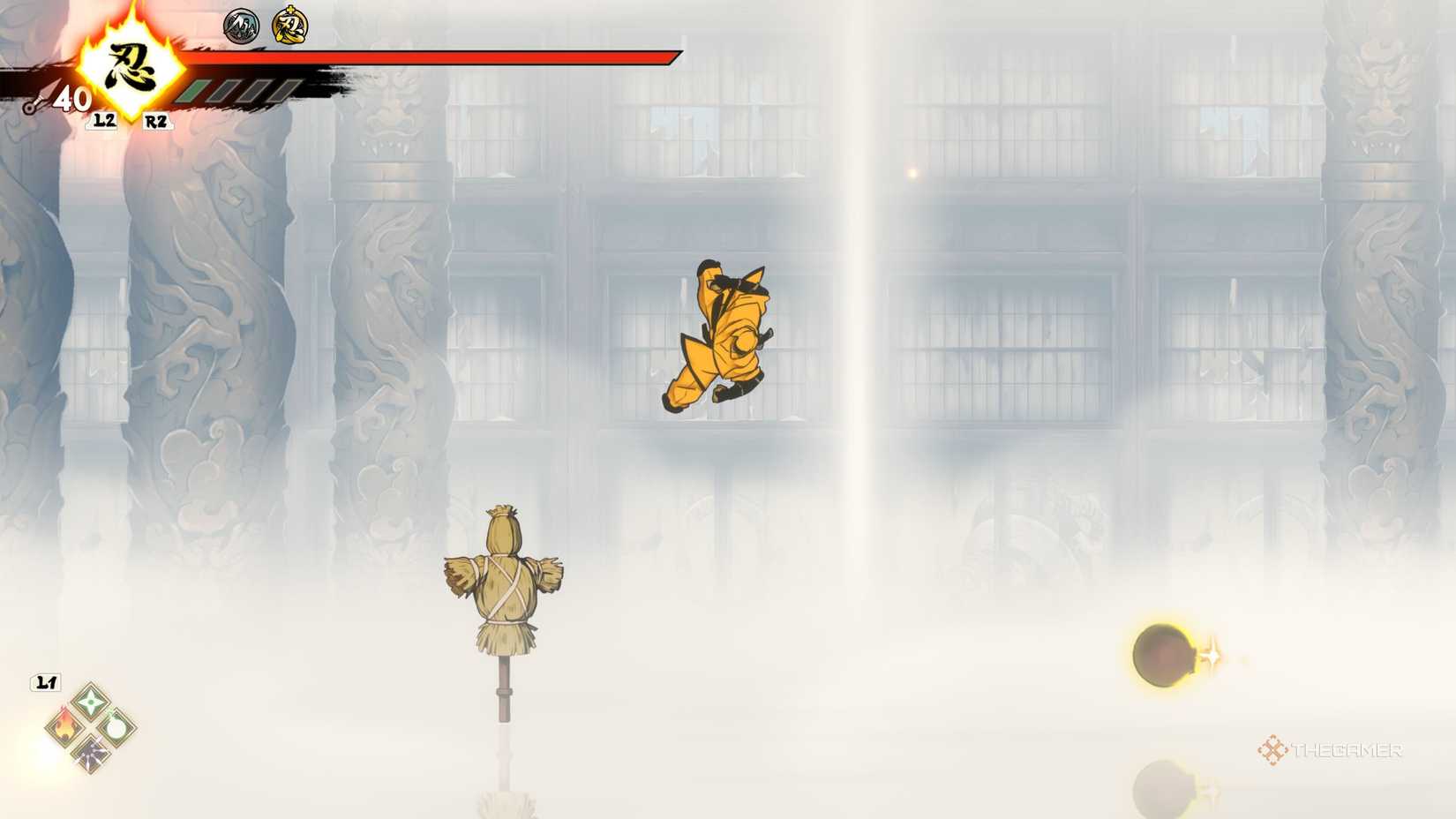The image size is (1456, 819).
Task: Toggle the L1 ability wheel badge
Action: (x=44, y=681)
